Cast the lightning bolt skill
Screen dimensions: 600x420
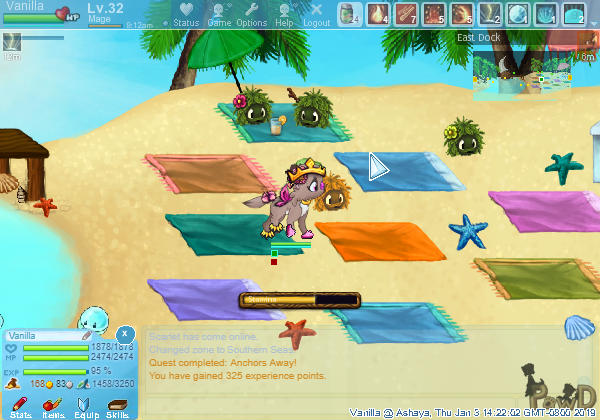pyautogui.click(x=489, y=14)
